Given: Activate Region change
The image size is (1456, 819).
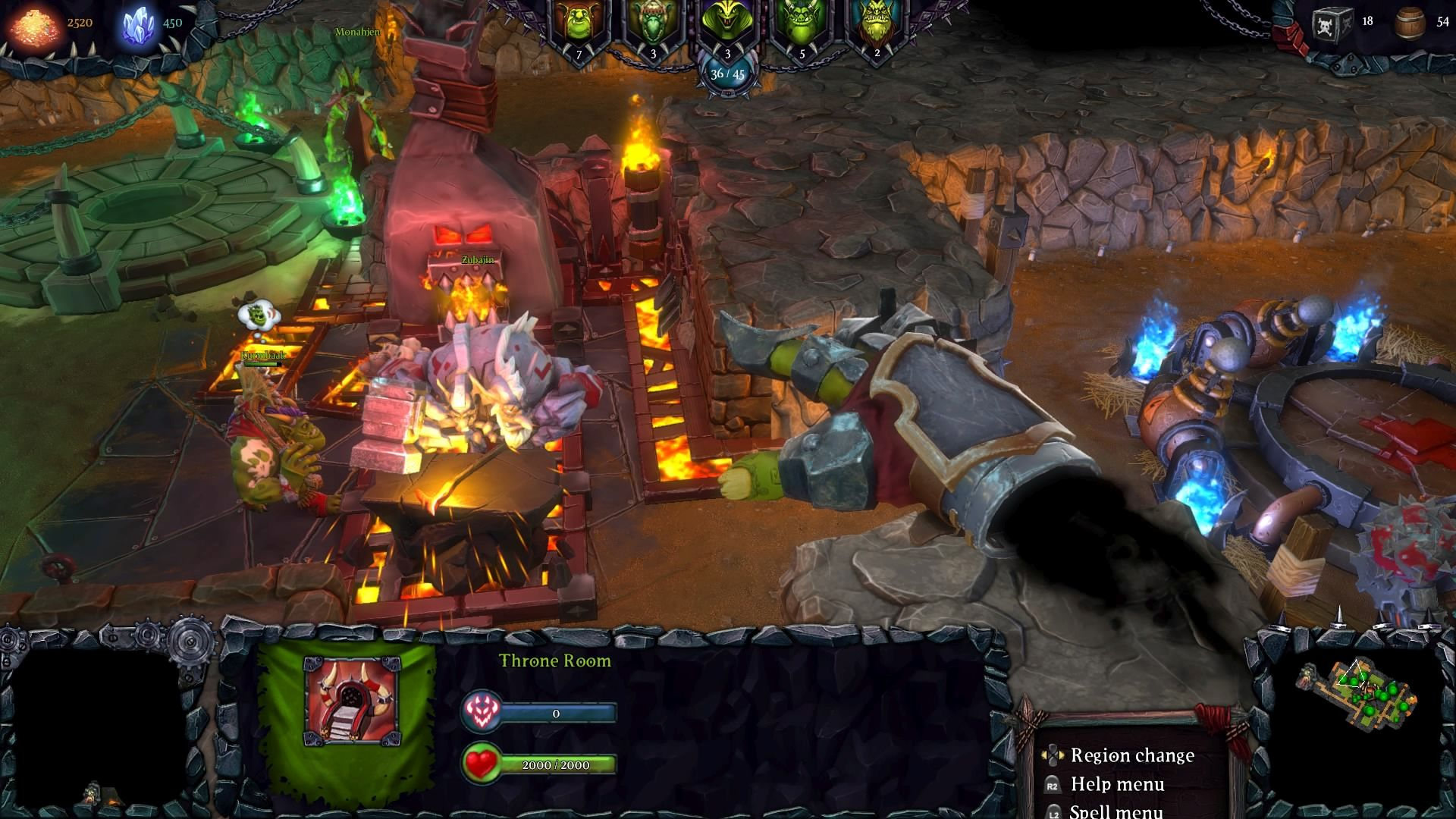Looking at the screenshot, I should coord(1132,755).
